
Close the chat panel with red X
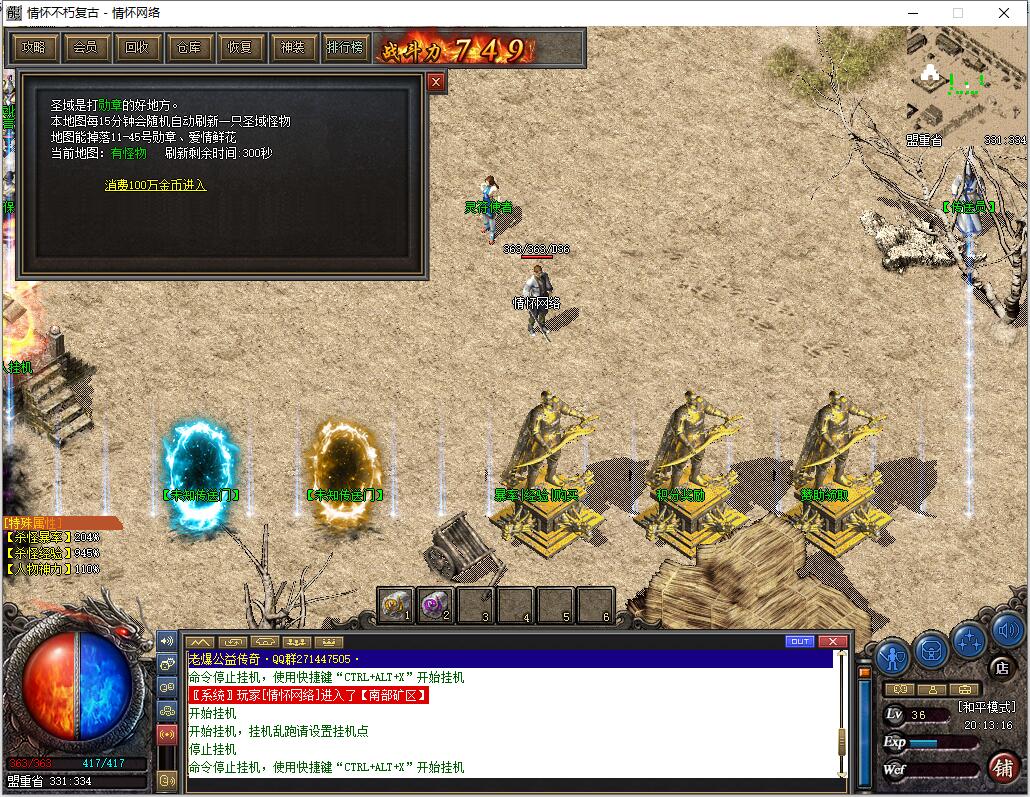(x=833, y=641)
